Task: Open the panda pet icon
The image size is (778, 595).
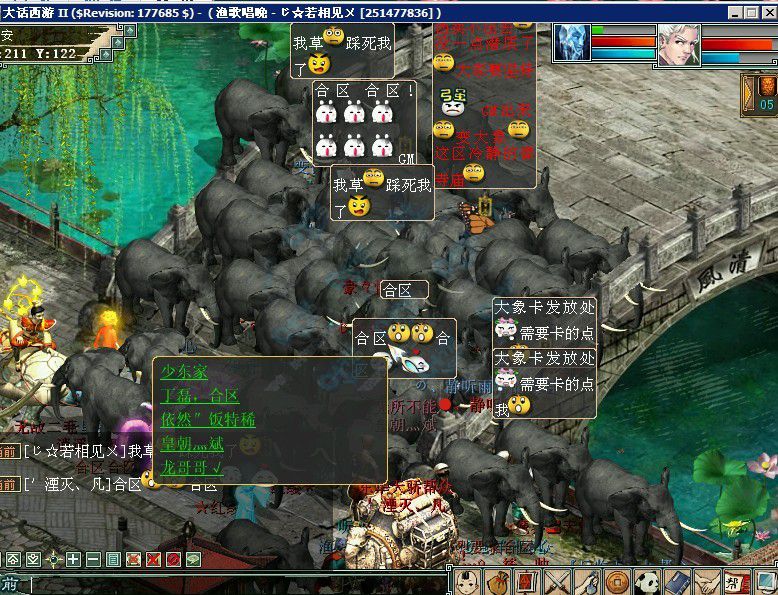Action: tap(646, 582)
